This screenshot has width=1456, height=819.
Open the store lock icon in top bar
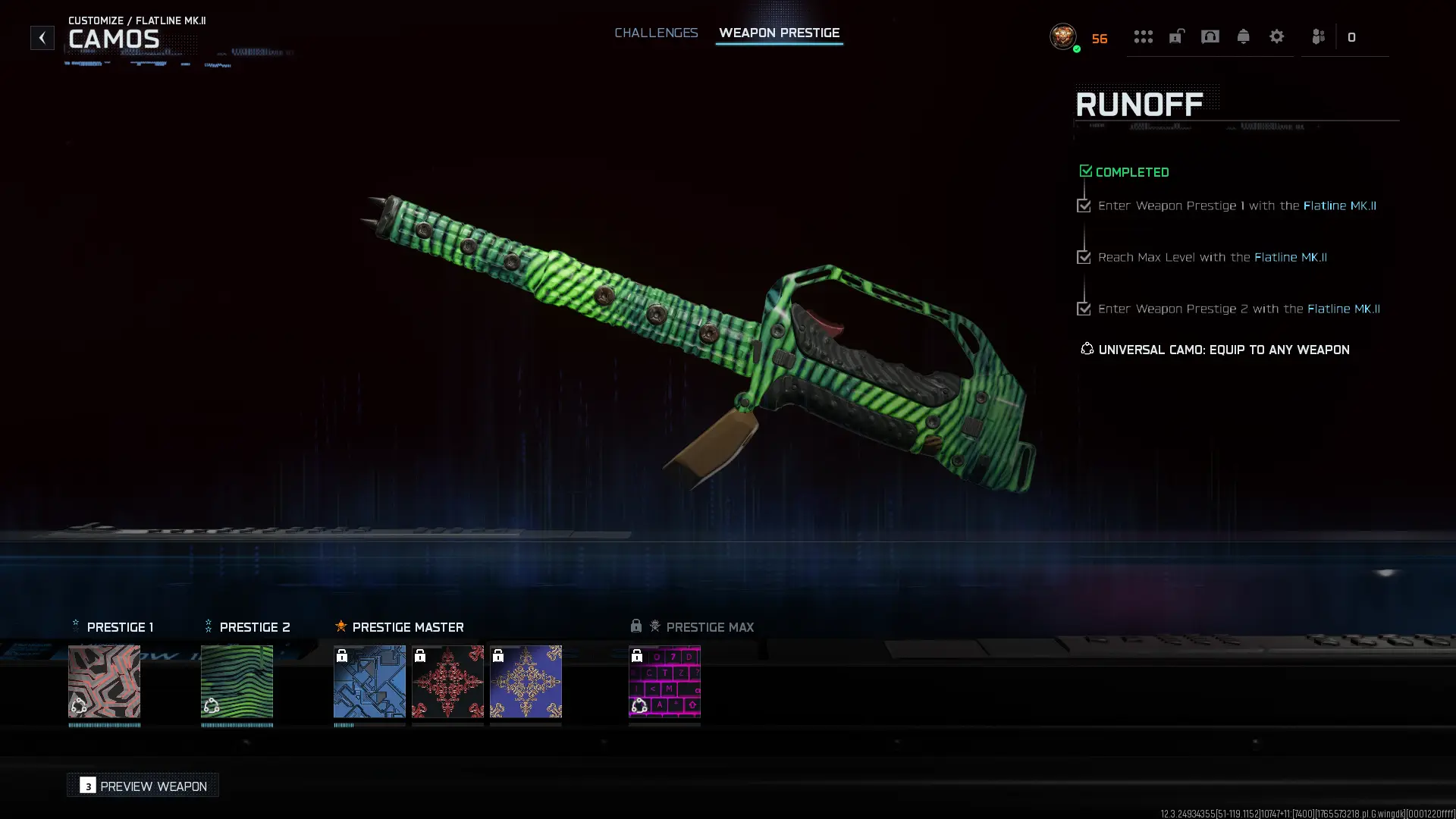click(1176, 36)
